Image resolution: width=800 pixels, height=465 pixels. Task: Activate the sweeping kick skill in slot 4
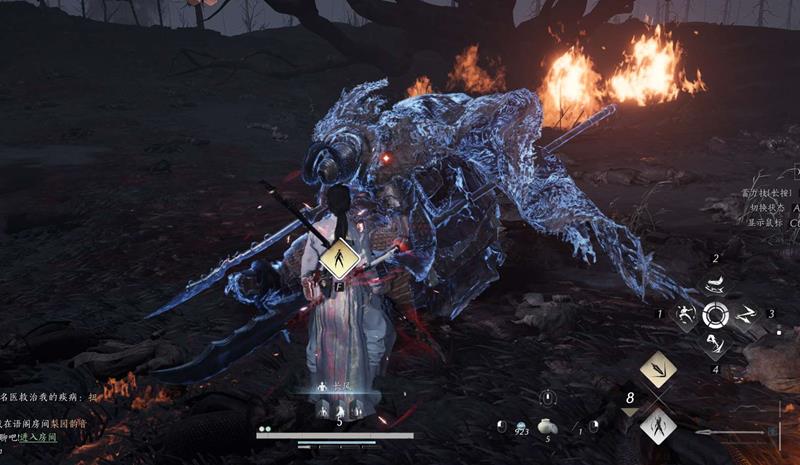[x=715, y=343]
